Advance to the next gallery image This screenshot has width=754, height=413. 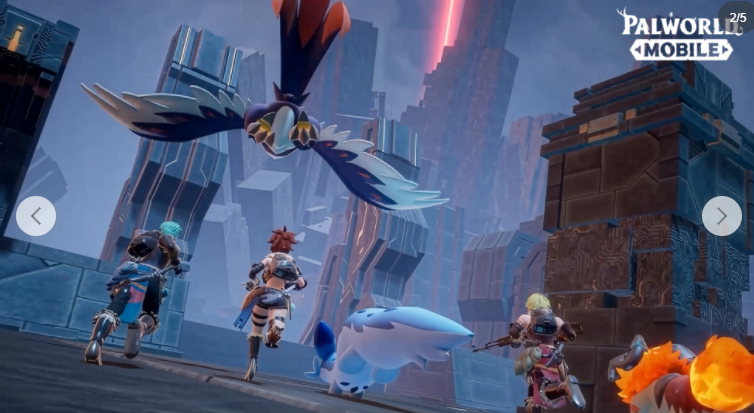pos(721,216)
